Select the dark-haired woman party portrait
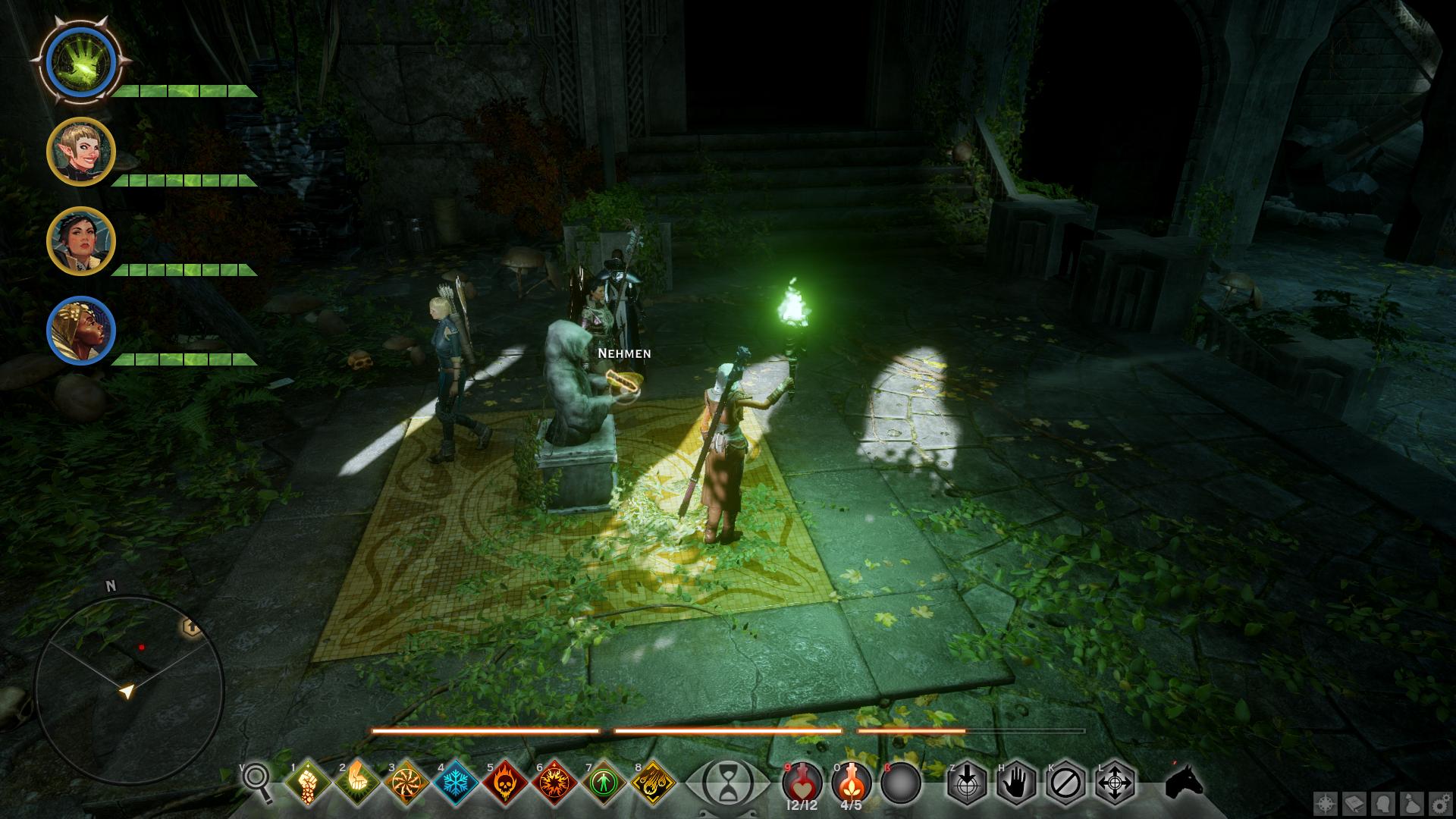1456x819 pixels. (80, 240)
